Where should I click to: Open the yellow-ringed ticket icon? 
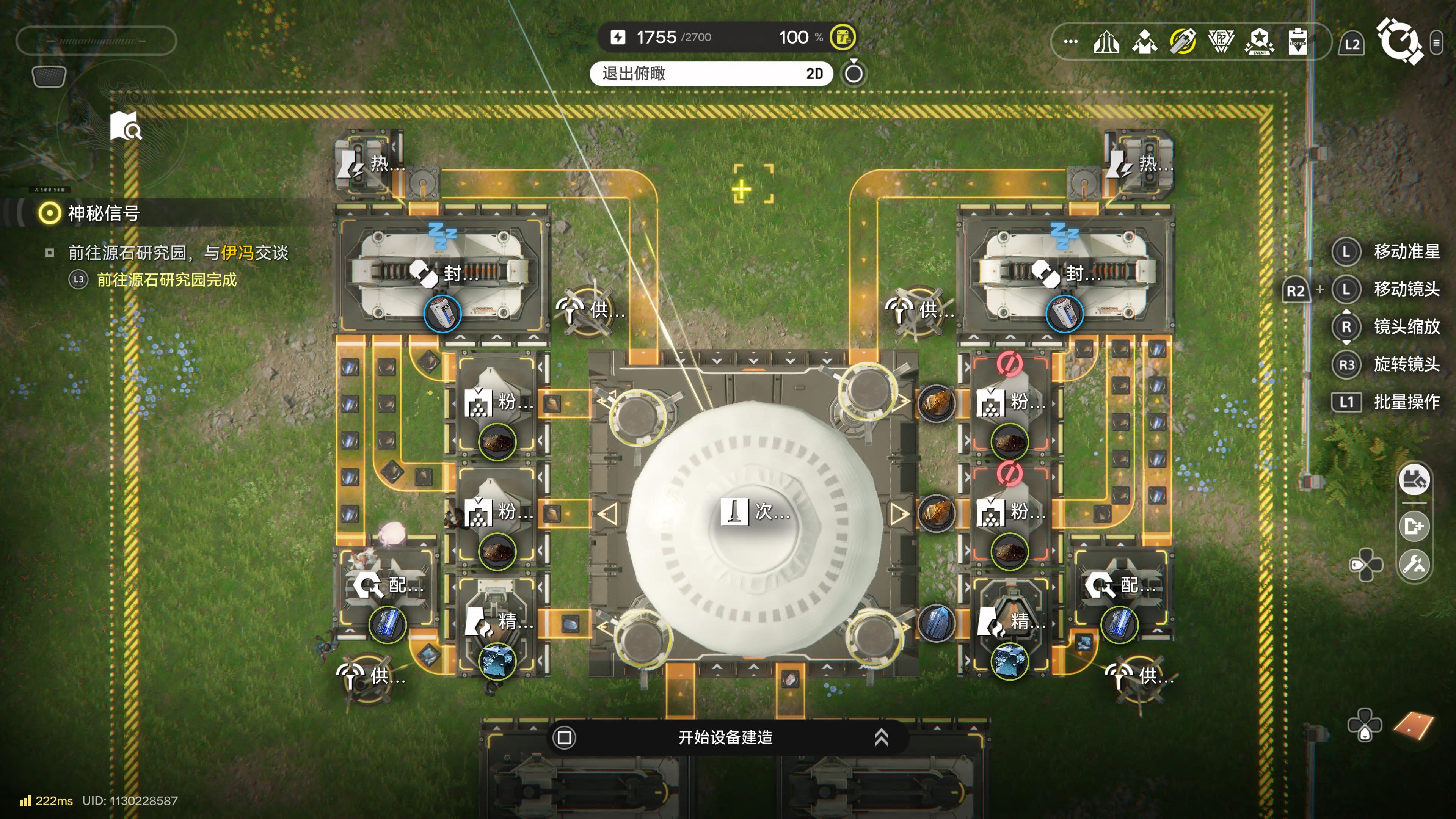coord(1183,41)
